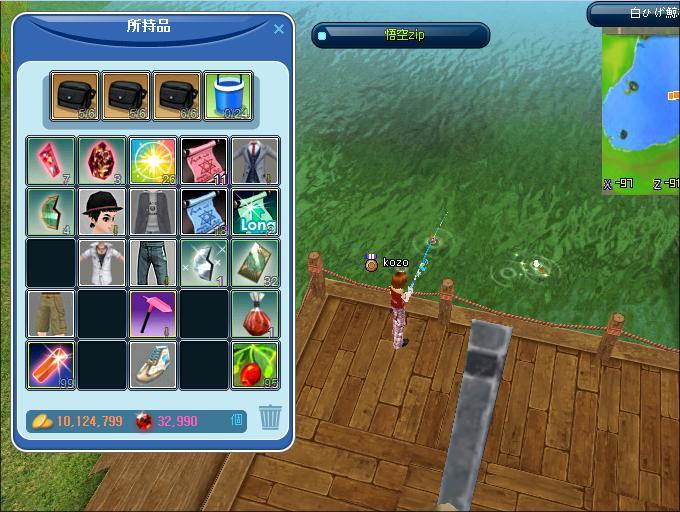680x512 pixels.
Task: Select the pink crystal shard item
Action: point(50,161)
